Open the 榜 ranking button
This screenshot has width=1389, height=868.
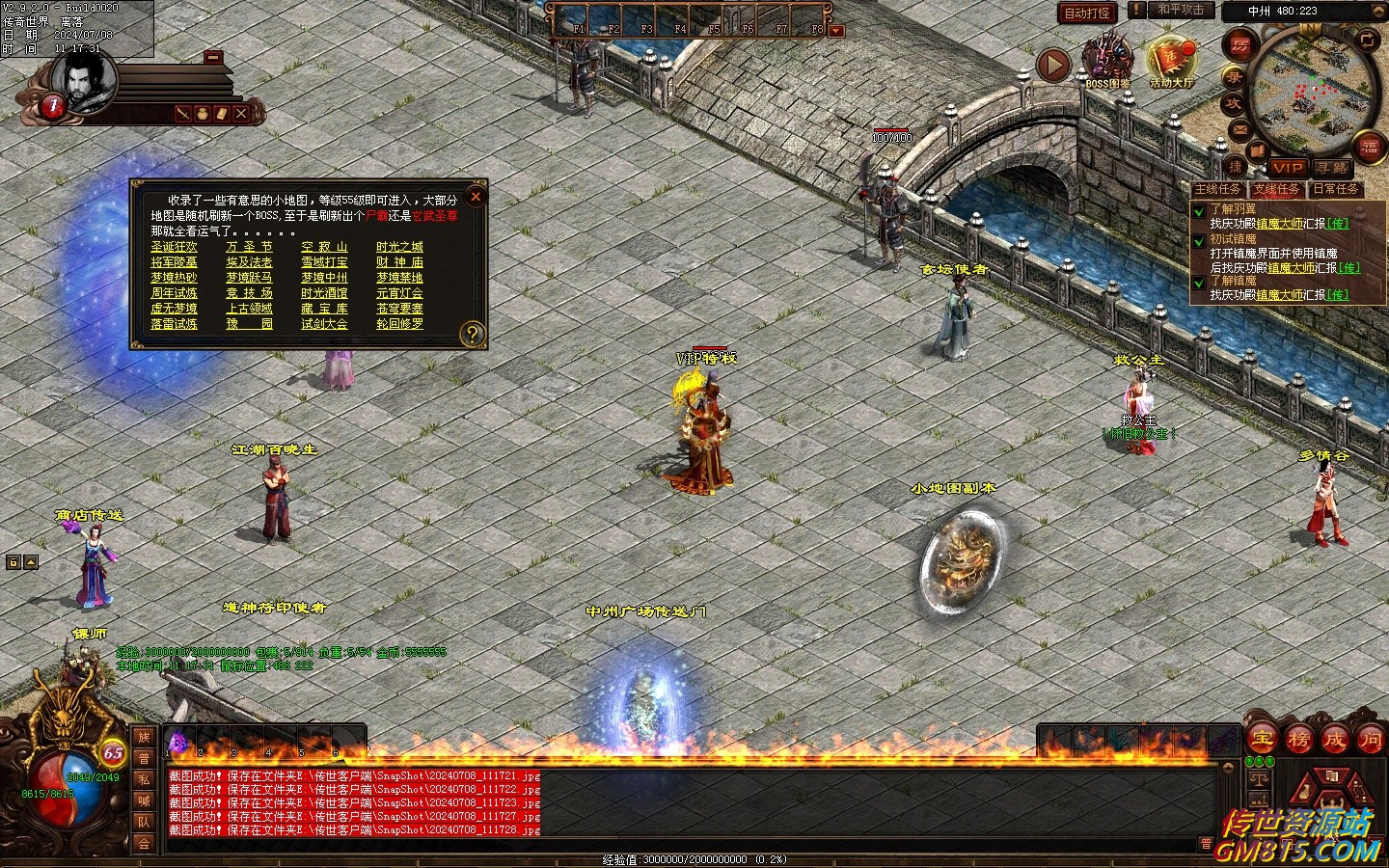[x=1298, y=740]
